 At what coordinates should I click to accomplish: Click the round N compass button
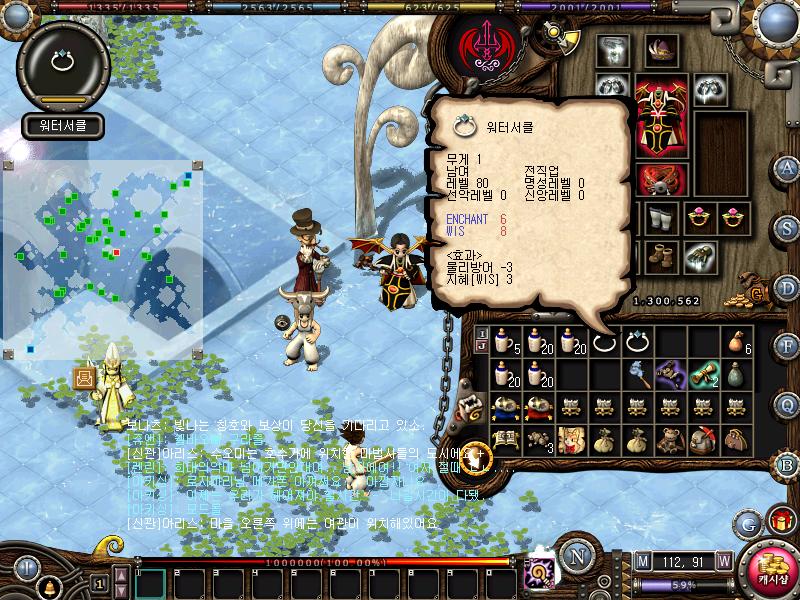(577, 554)
